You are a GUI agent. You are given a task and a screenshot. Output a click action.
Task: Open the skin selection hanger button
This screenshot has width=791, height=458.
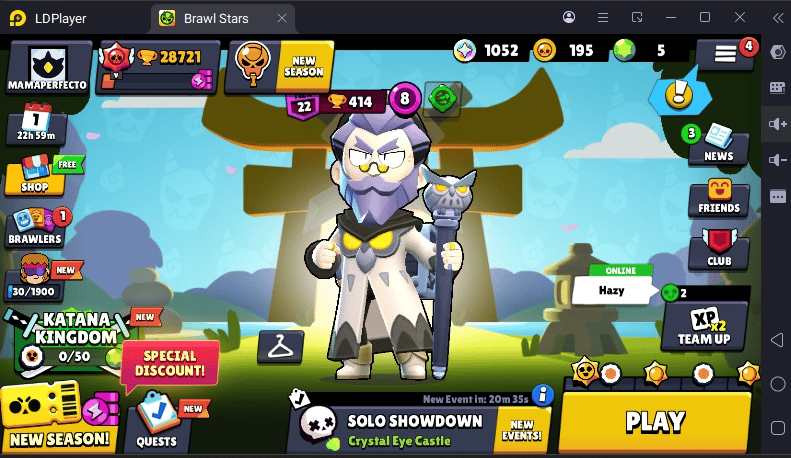click(279, 347)
